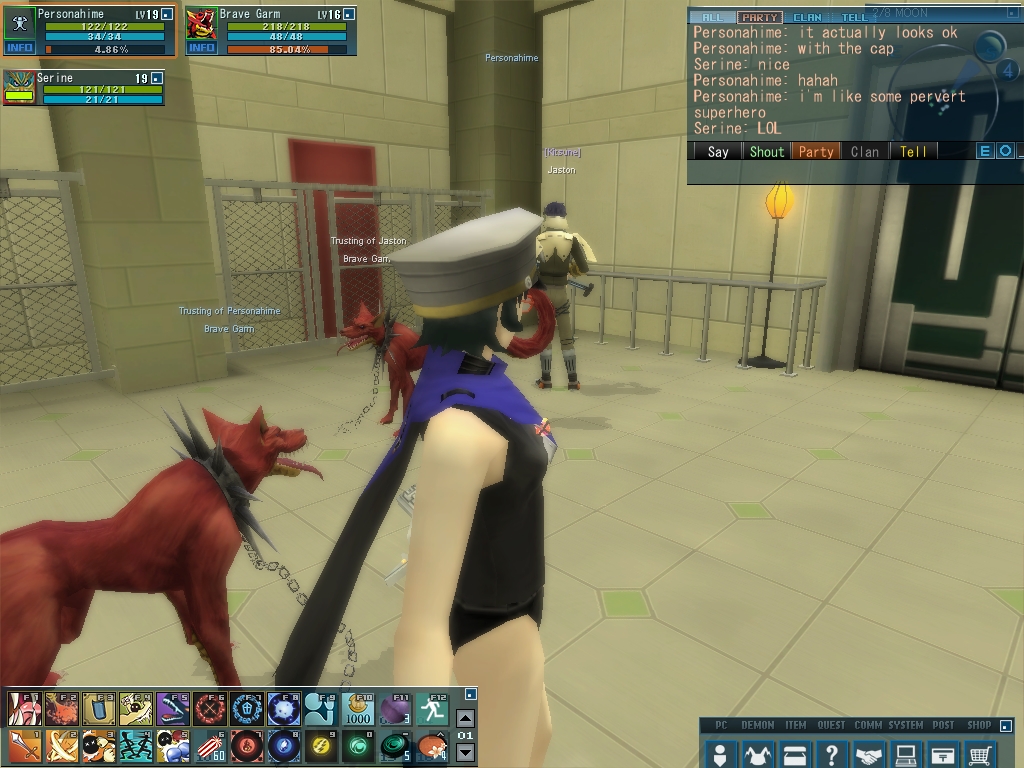Open the TELL chat tab
Screen dimensions: 1024x768
(854, 17)
